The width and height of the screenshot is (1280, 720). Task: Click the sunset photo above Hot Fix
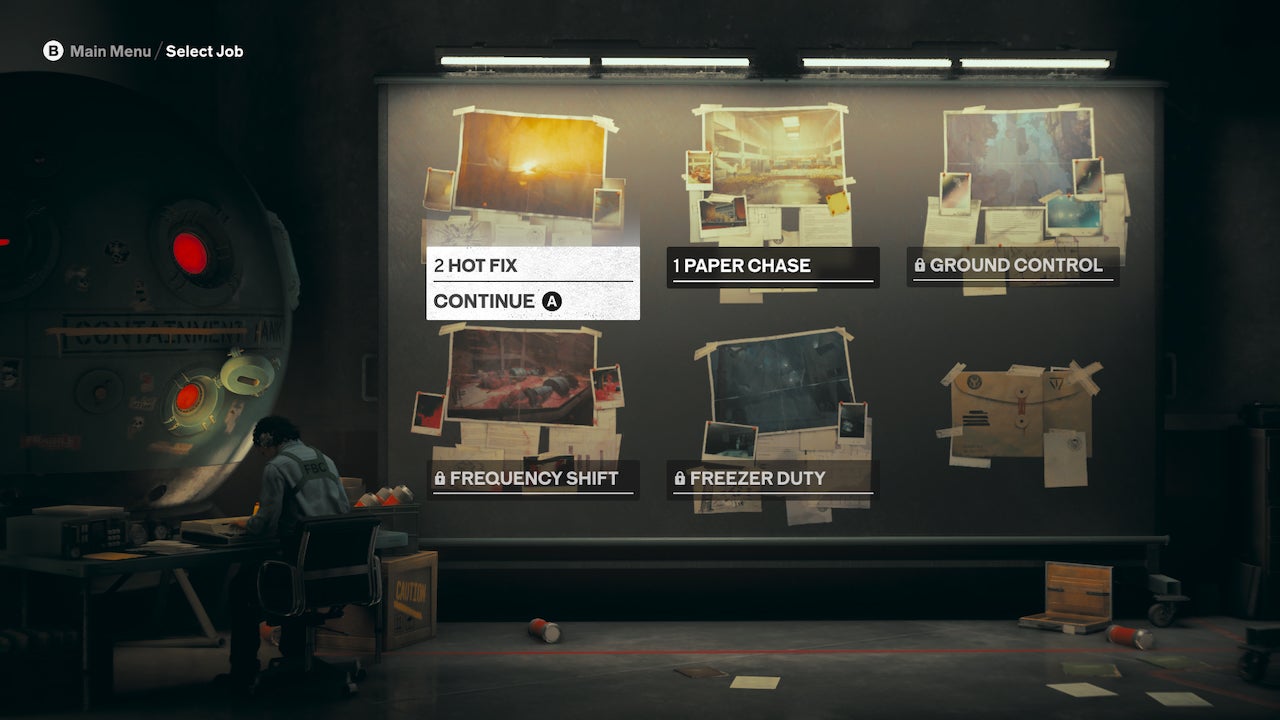(530, 160)
